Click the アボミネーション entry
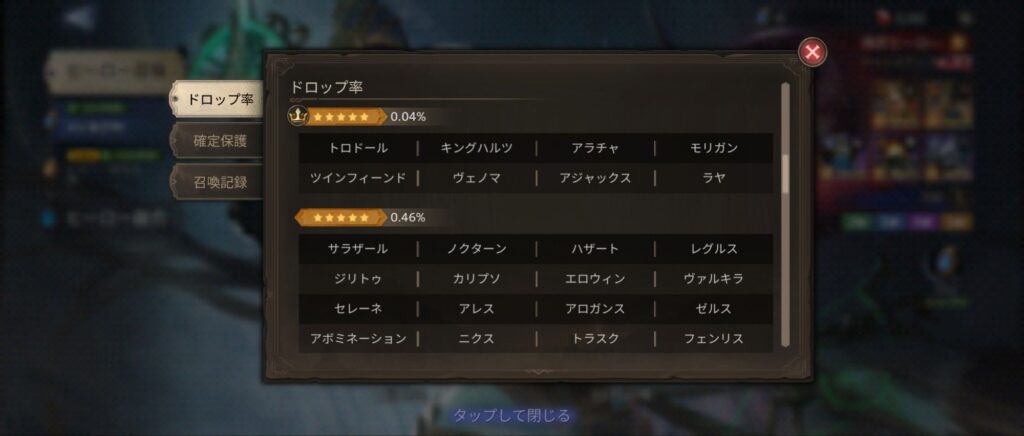Image resolution: width=1024 pixels, height=436 pixels. point(358,338)
